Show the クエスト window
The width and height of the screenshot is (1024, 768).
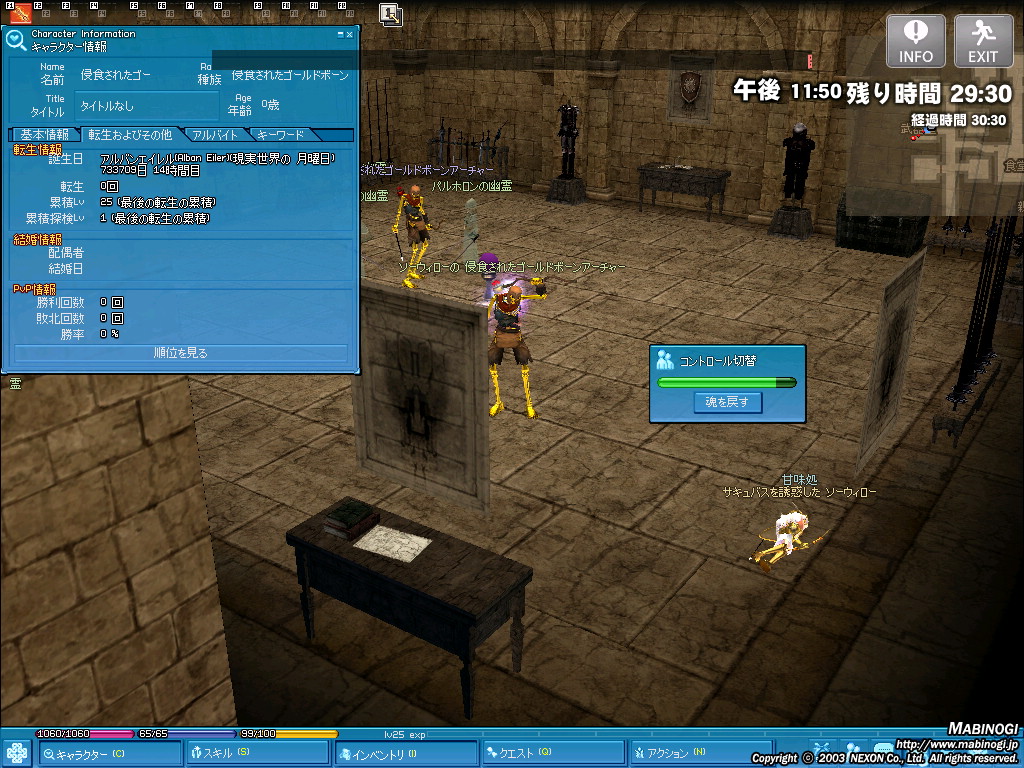(553, 753)
